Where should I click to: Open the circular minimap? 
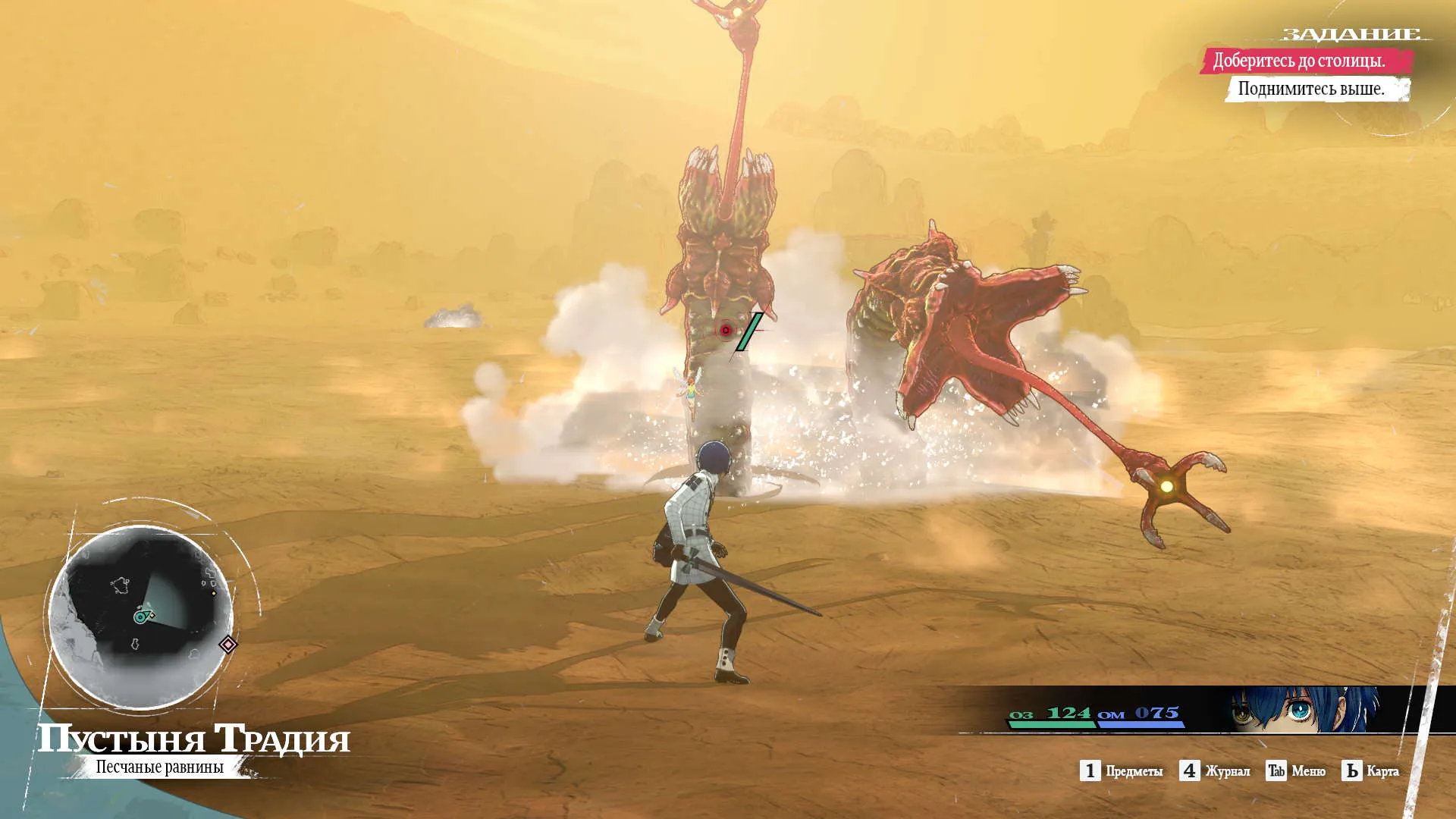tap(141, 616)
